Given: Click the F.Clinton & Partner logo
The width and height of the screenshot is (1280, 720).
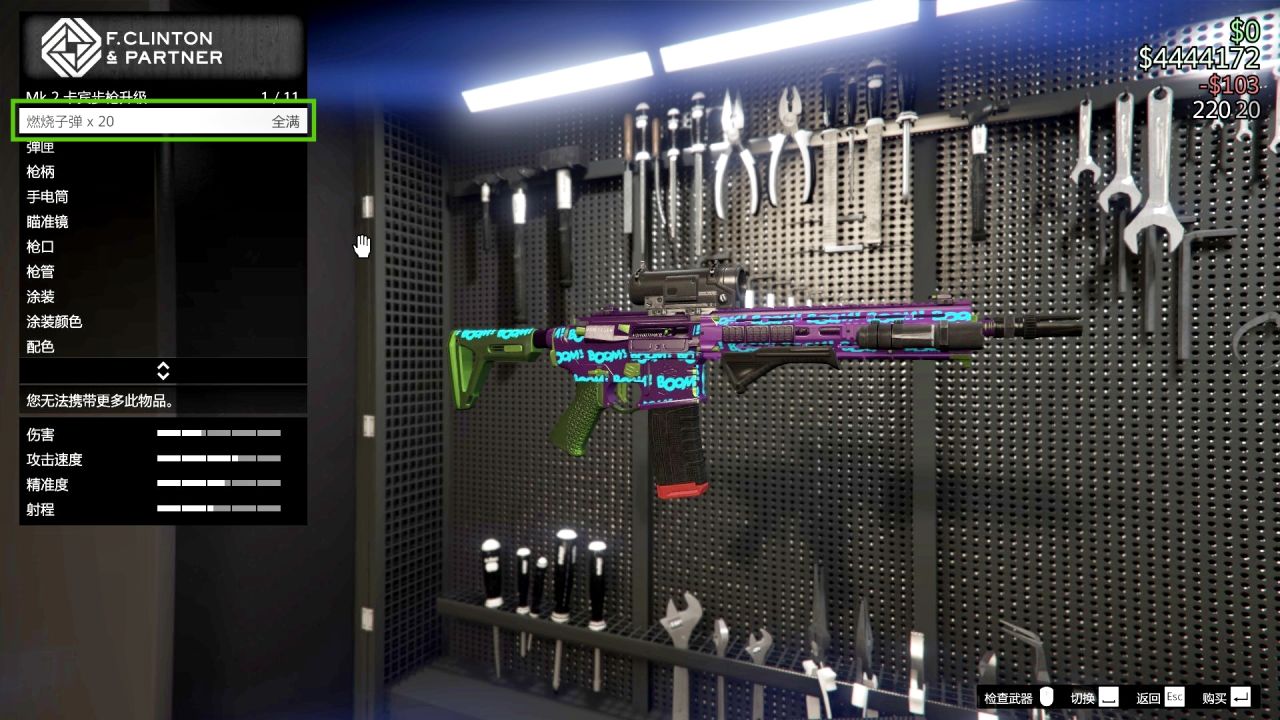Looking at the screenshot, I should (70, 43).
